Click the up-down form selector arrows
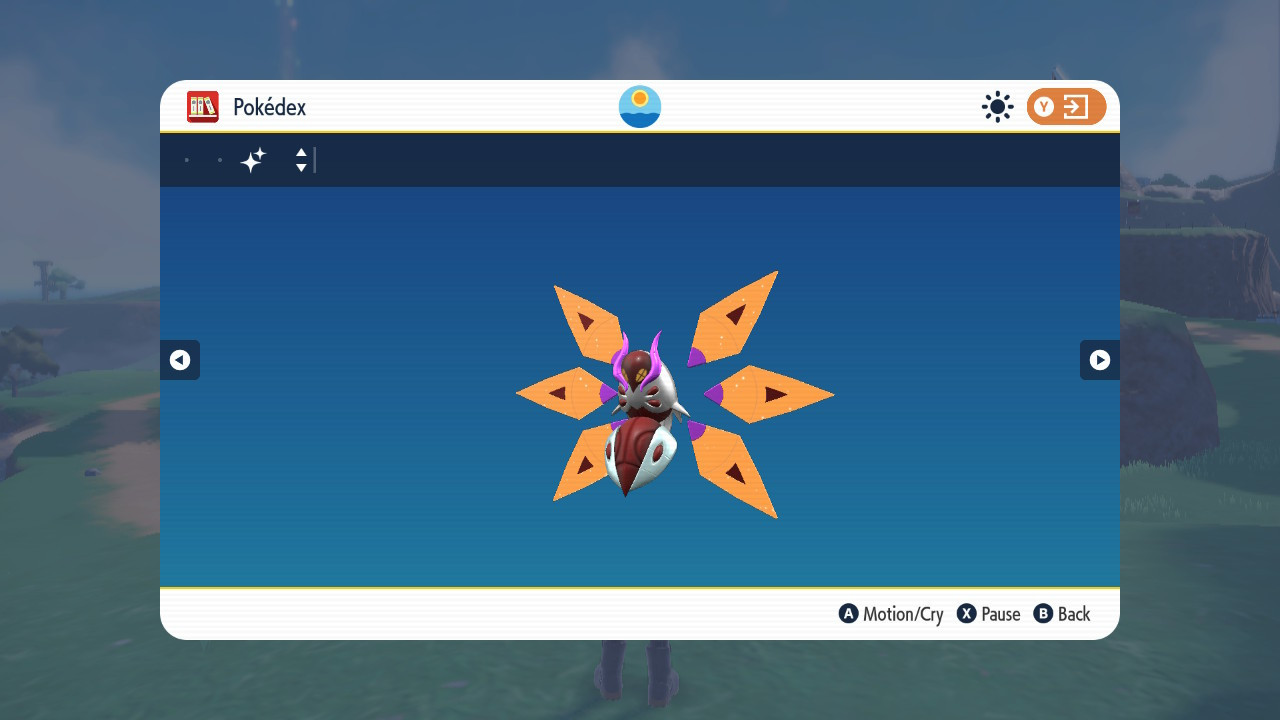Viewport: 1280px width, 720px height. click(x=300, y=160)
